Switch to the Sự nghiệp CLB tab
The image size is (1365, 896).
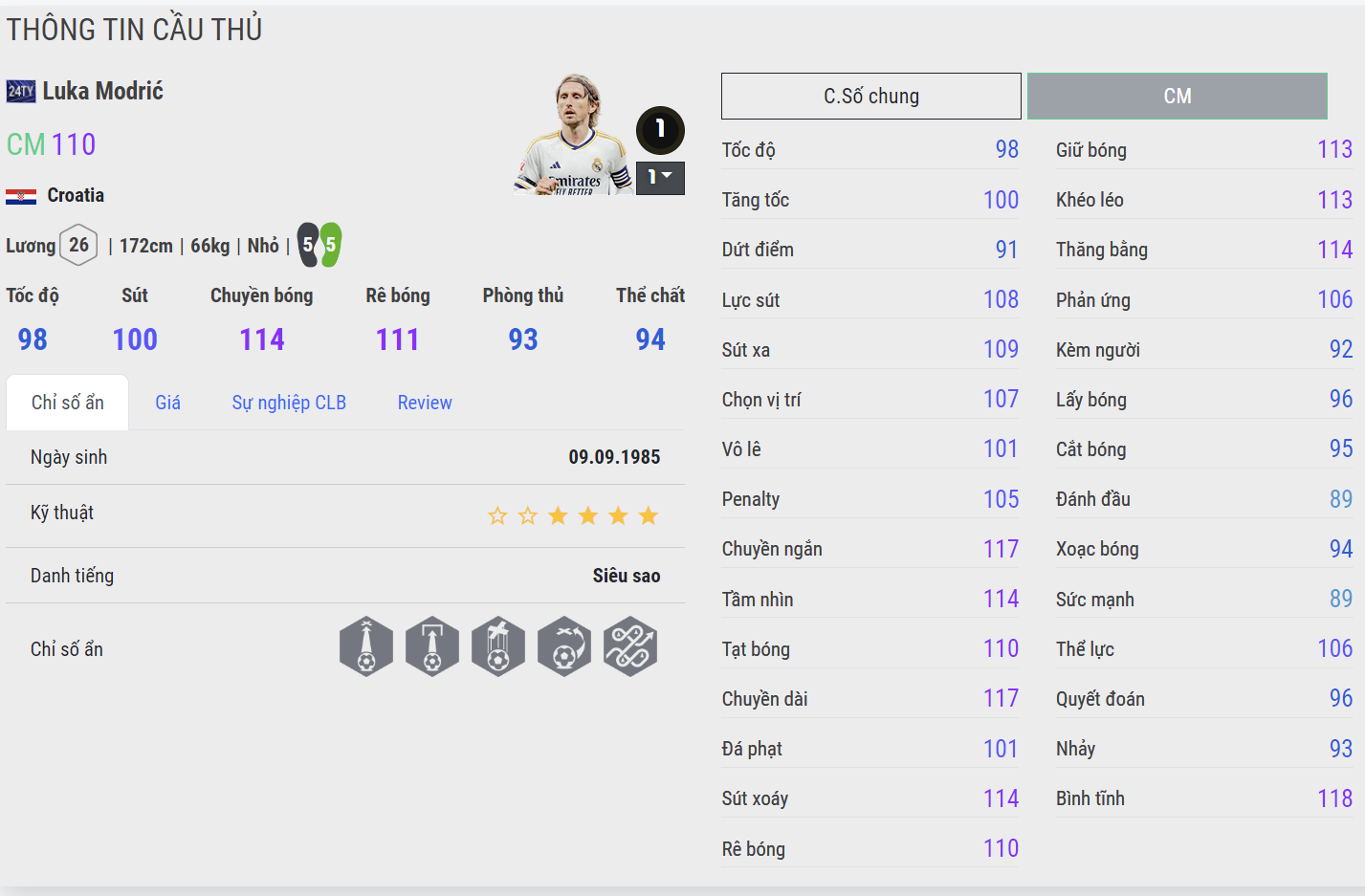(289, 402)
